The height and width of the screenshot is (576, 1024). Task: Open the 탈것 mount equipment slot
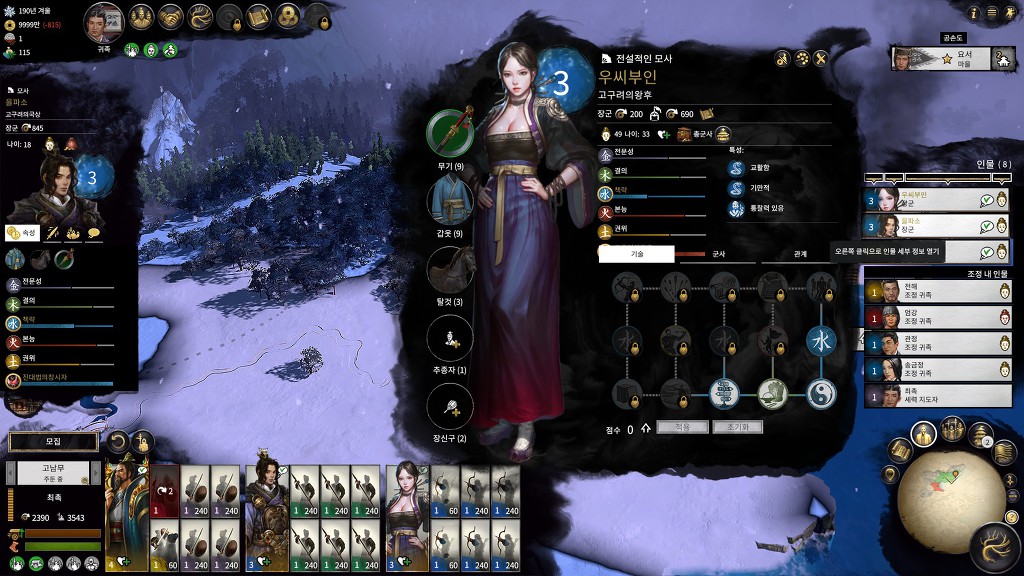tap(450, 269)
